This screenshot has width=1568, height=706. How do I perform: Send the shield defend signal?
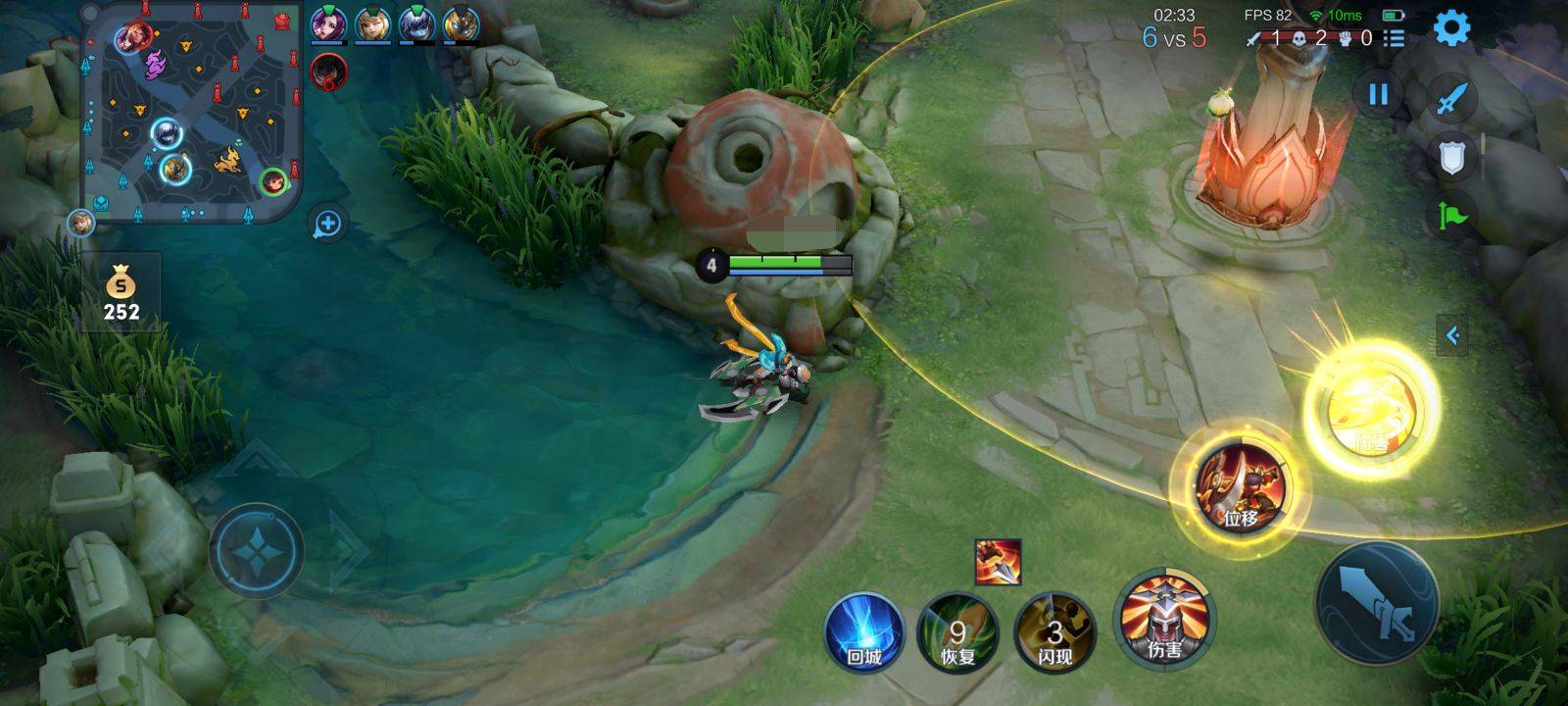coord(1452,157)
